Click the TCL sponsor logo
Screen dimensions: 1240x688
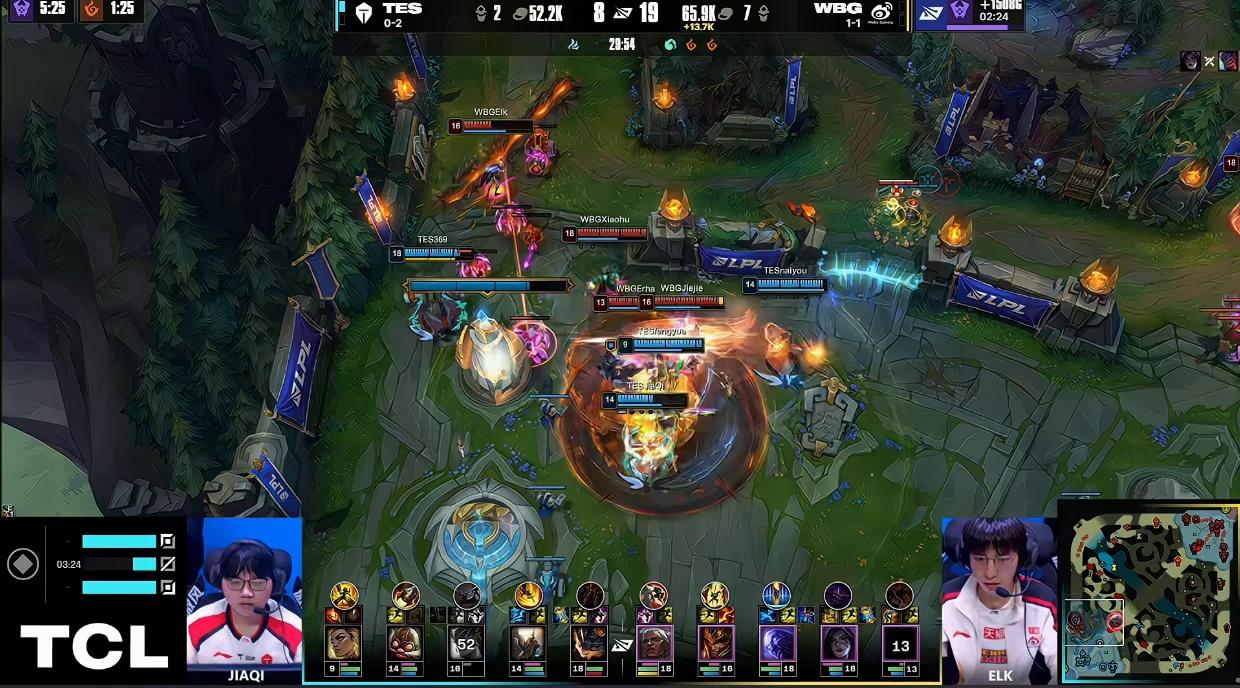tap(94, 646)
